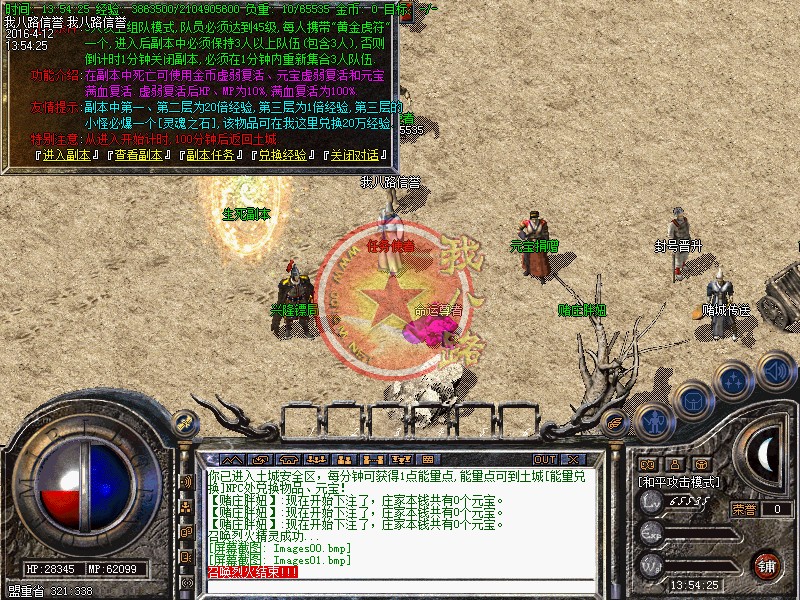Open the bag round button
Screen dimensions: 800x600
[x=693, y=400]
